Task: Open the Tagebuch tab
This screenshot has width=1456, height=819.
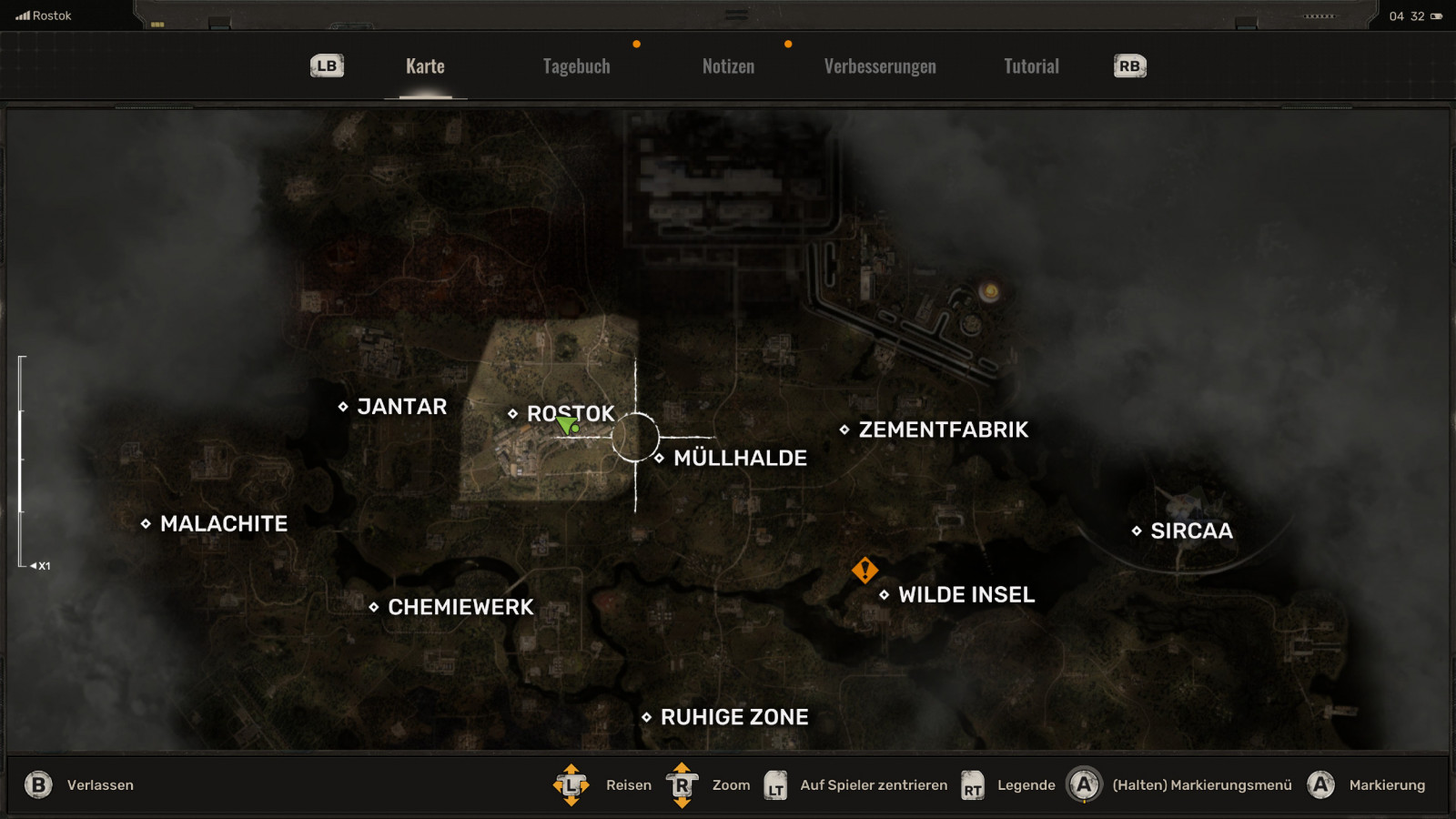Action: [576, 66]
